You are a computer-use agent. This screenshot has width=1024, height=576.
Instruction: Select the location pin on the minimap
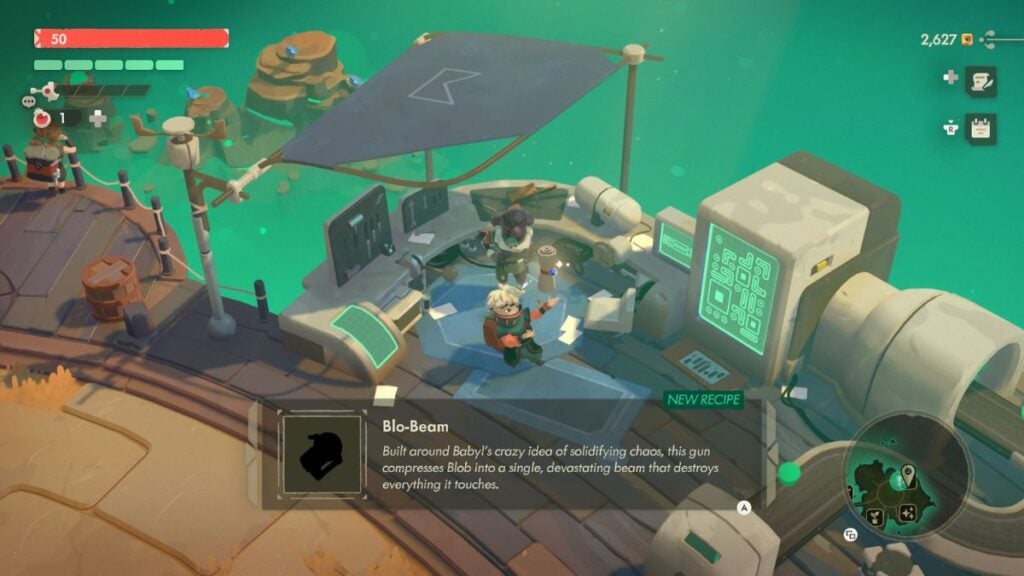(x=908, y=472)
